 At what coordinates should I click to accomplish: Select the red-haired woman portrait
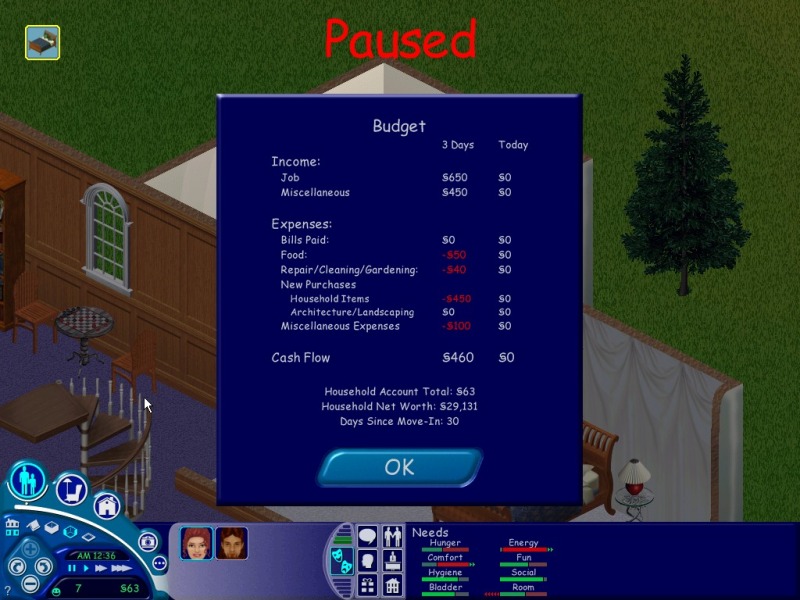pos(196,543)
